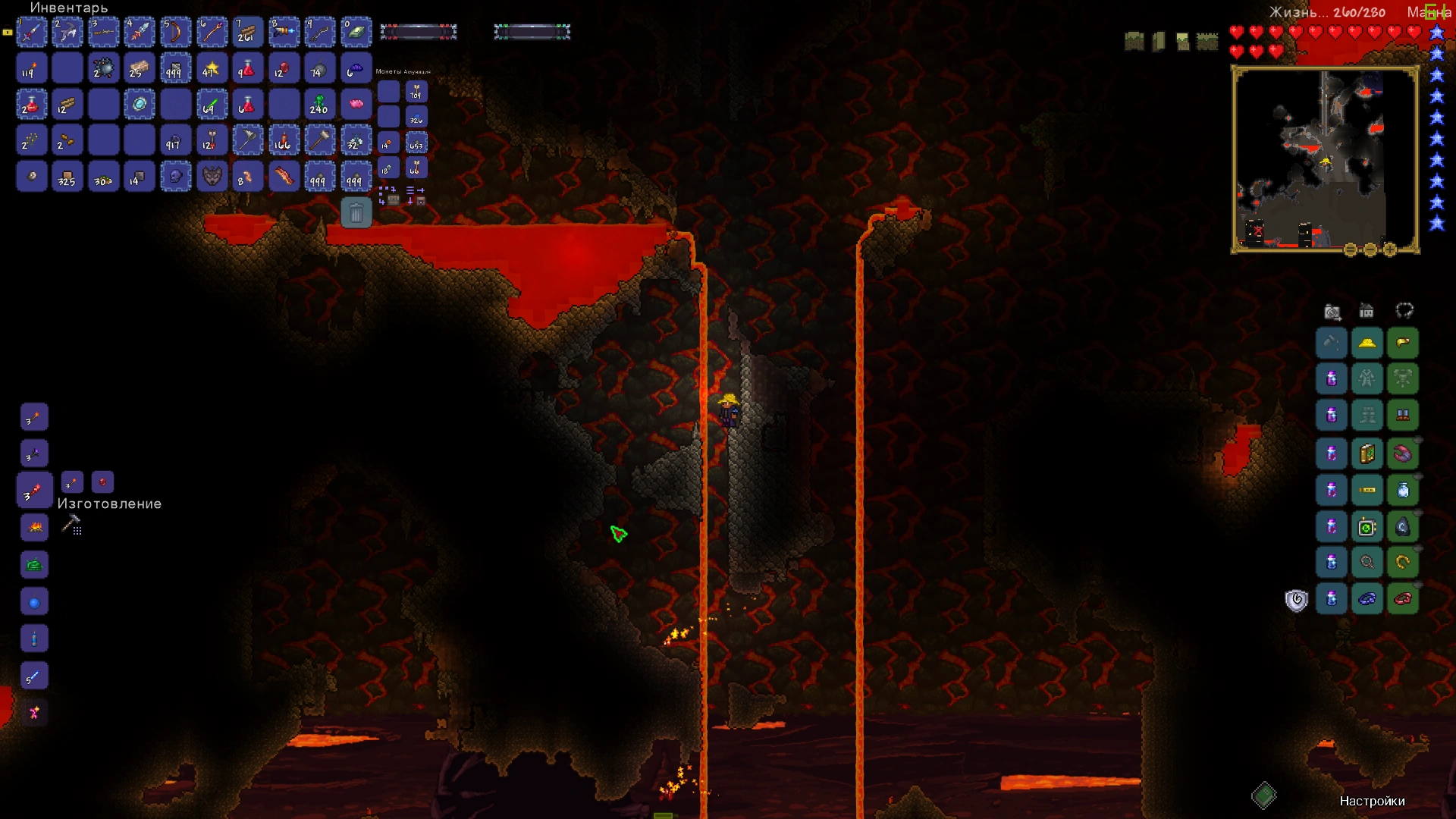The height and width of the screenshot is (819, 1456).
Task: Select the green gadget accessory slot
Action: [x=1367, y=526]
